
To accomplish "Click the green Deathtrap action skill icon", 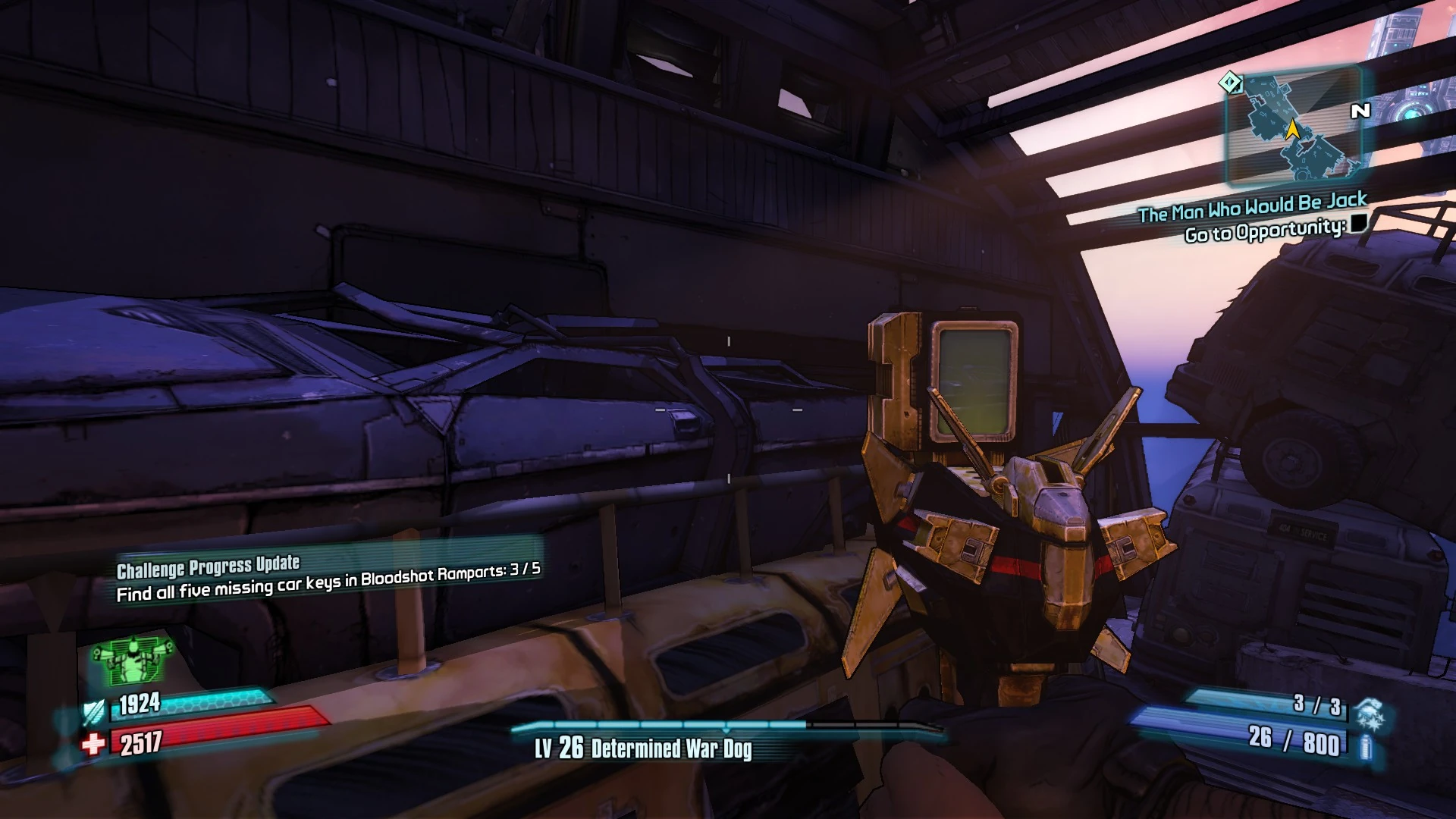I will (133, 661).
